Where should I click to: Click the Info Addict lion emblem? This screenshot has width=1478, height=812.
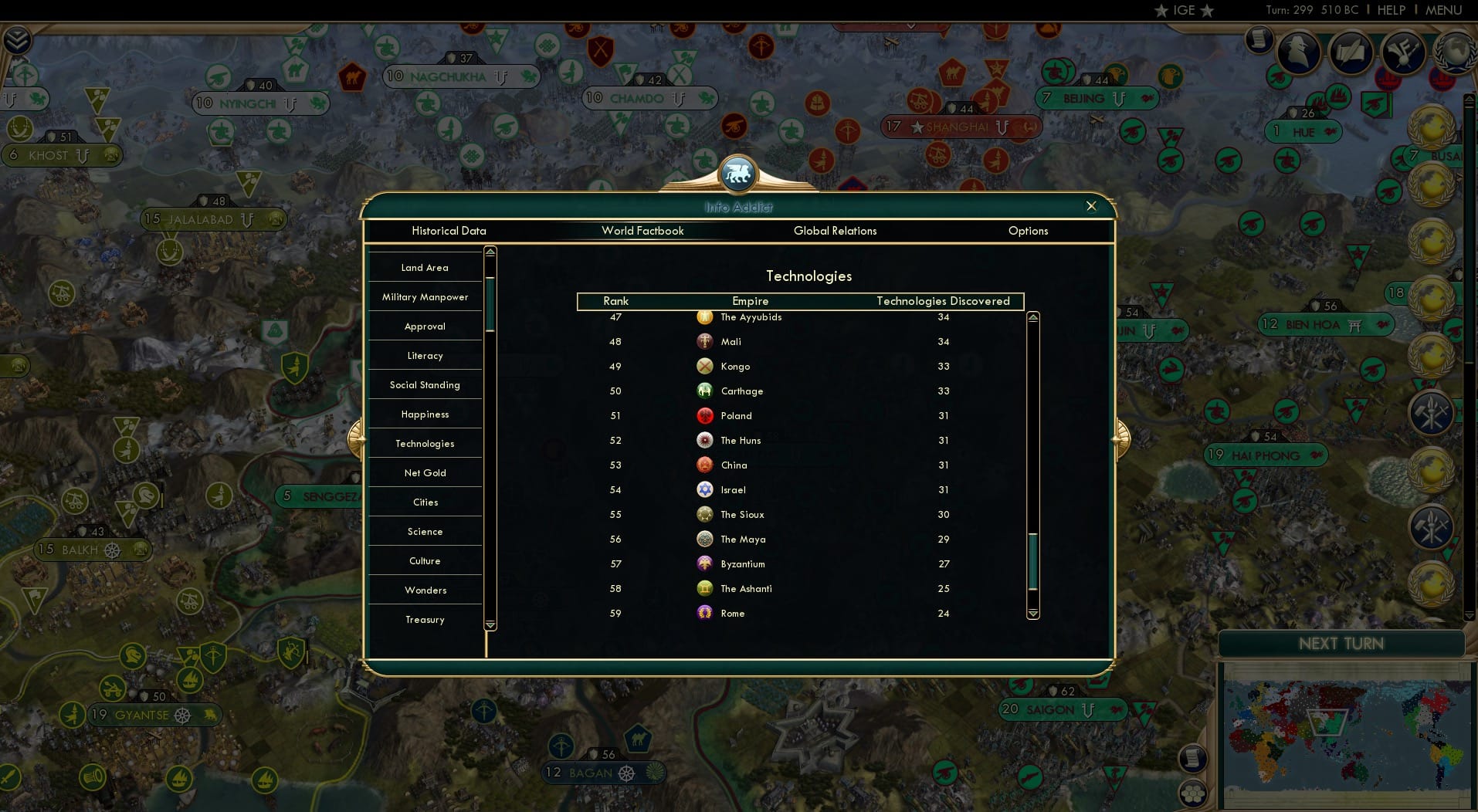[x=738, y=173]
